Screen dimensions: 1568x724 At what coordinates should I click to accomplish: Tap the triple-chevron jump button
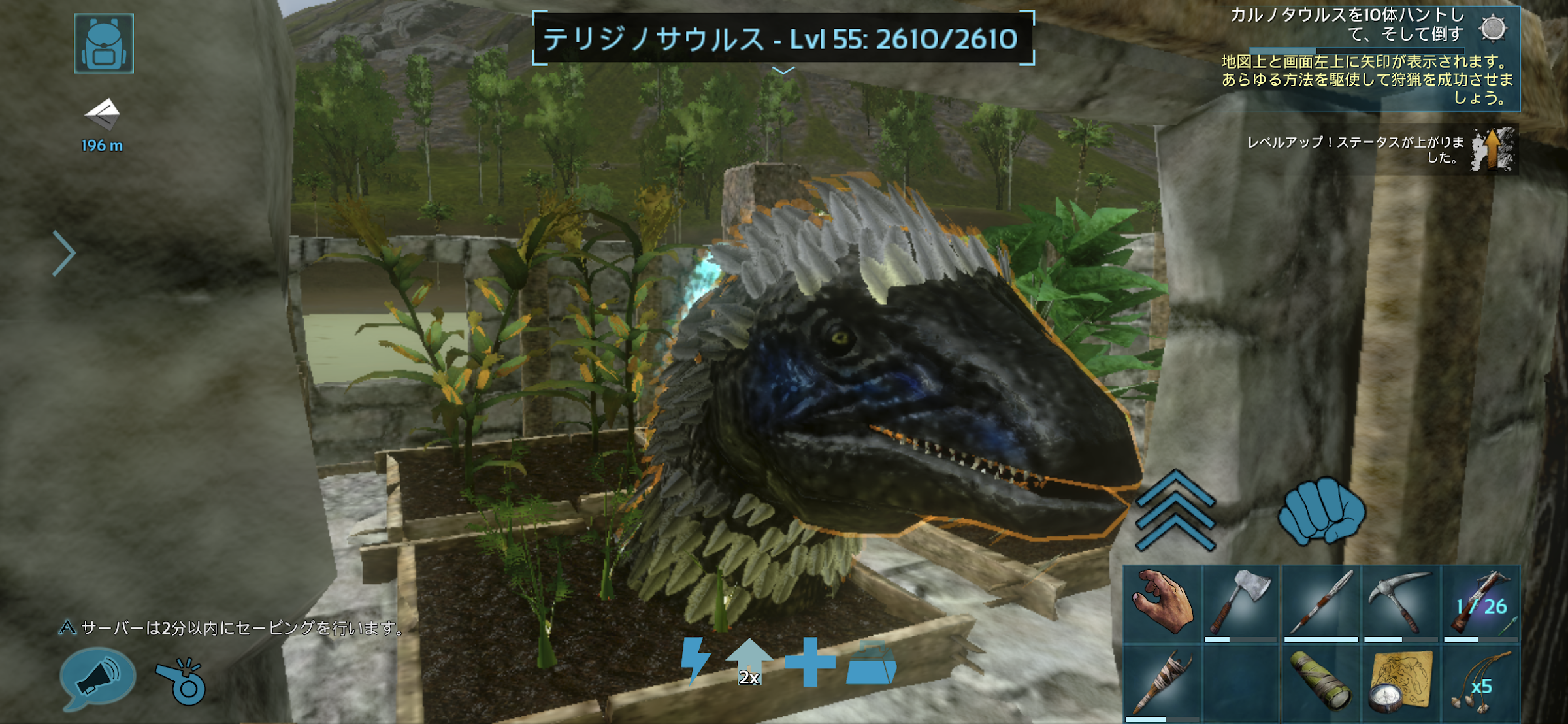point(1175,510)
